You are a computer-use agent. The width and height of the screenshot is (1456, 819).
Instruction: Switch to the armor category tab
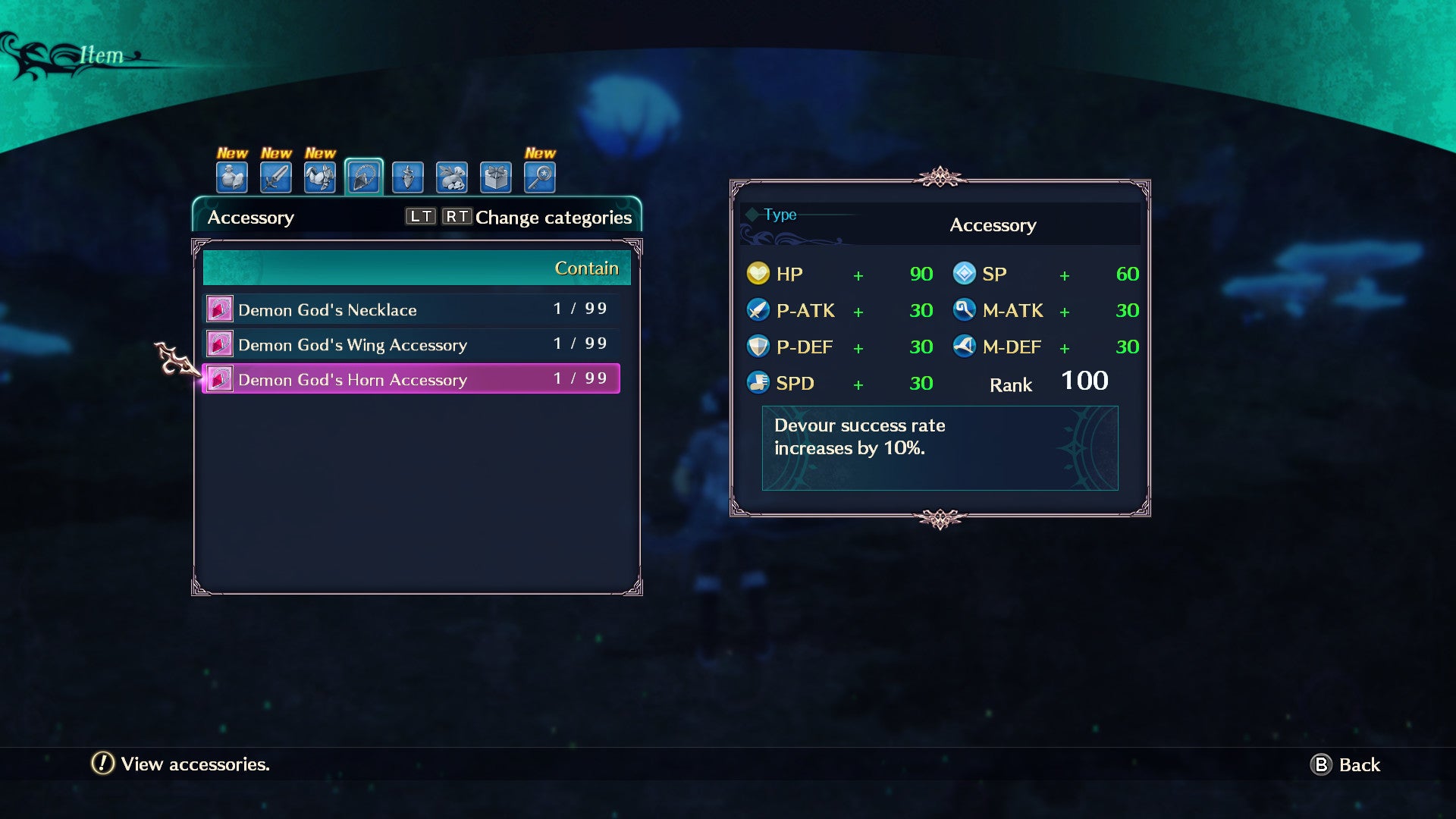[x=320, y=177]
